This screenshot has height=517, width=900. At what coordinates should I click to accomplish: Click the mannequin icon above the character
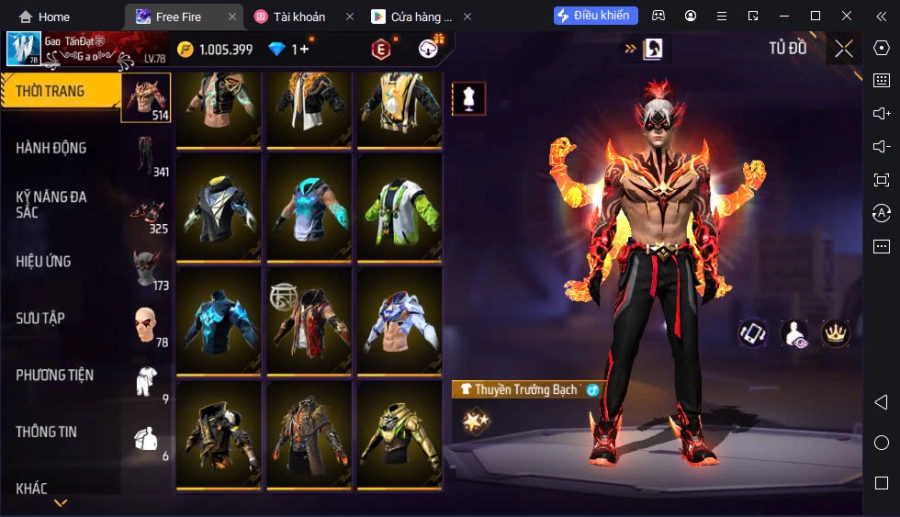tap(469, 98)
